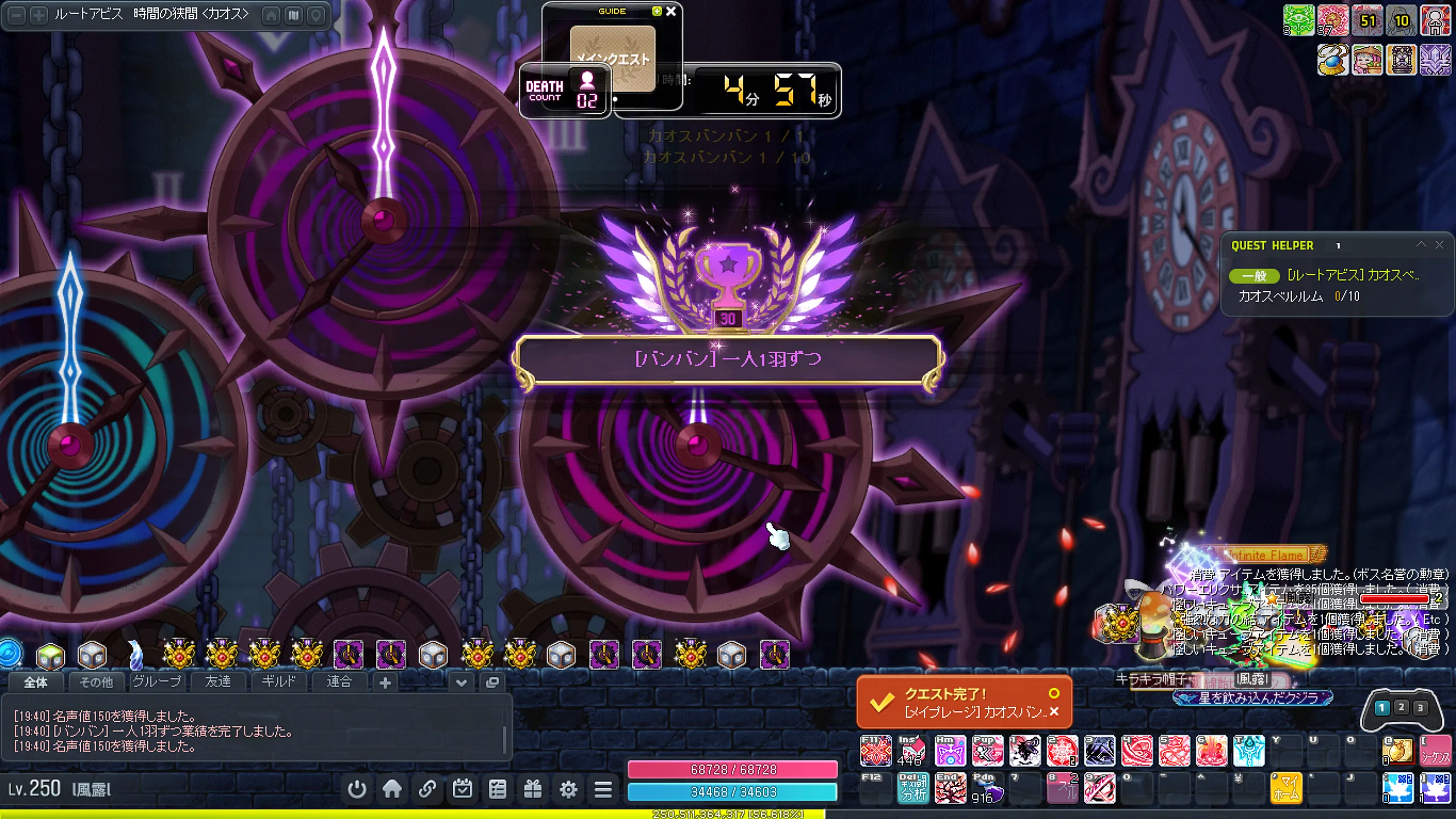Viewport: 1456px width, 819px height.
Task: Select the ルートアビス カオスベルルム quest entry
Action: (x=1352, y=275)
